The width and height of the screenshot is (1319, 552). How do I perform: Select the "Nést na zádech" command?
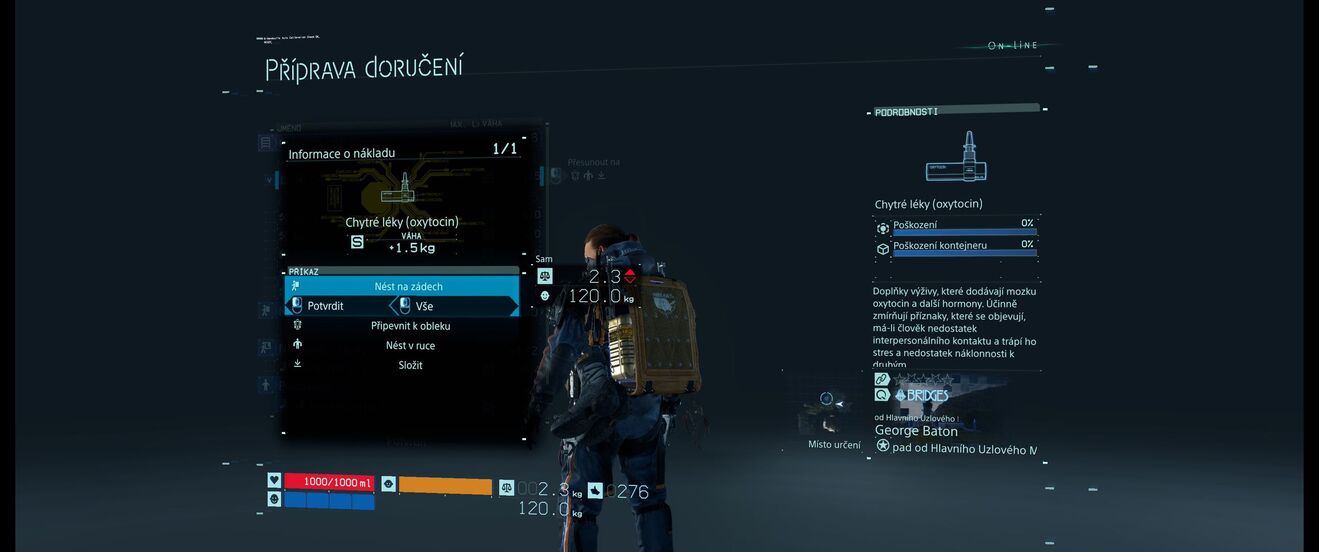408,287
